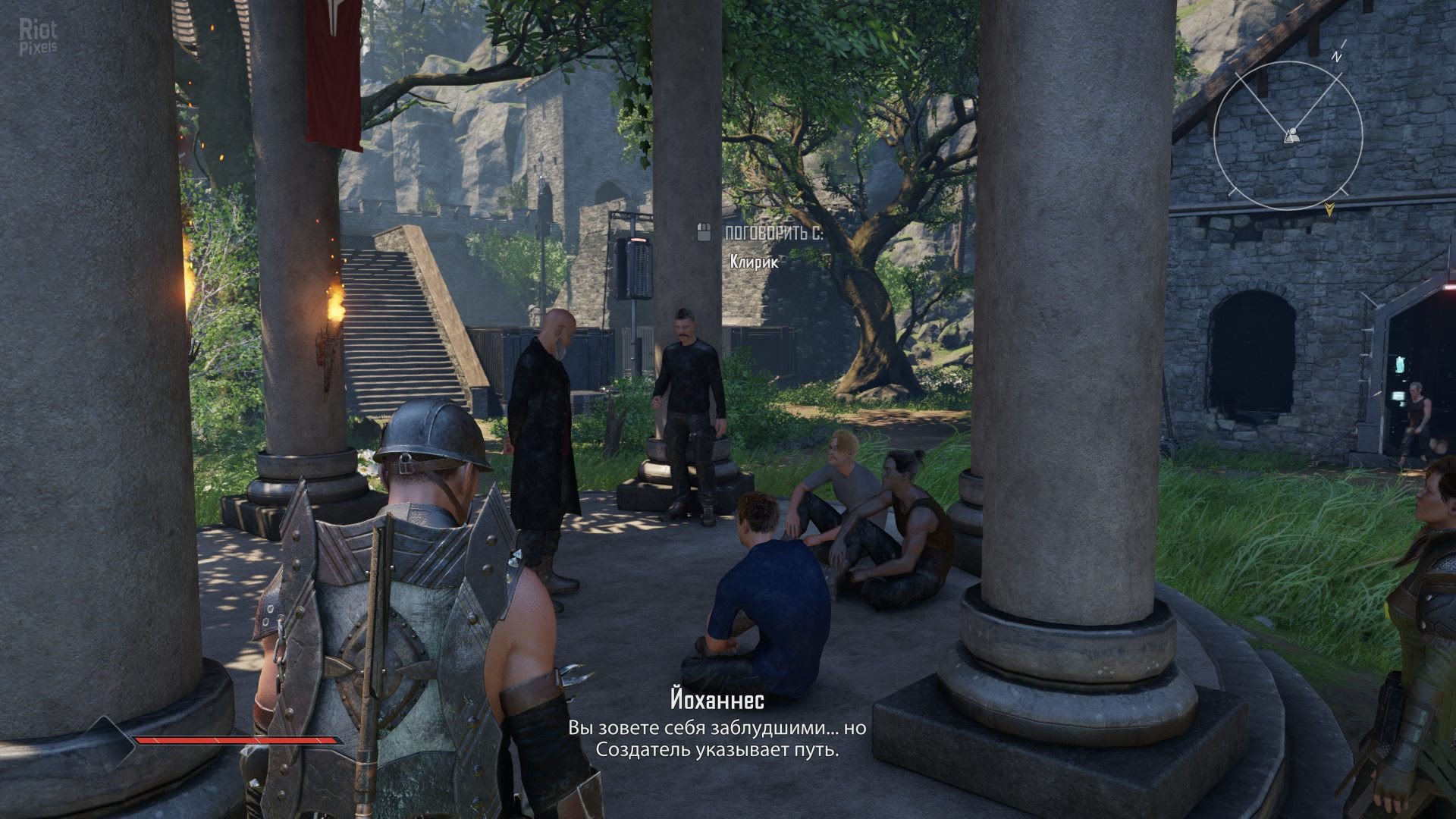Click the circular compass minimap

pos(1288,136)
